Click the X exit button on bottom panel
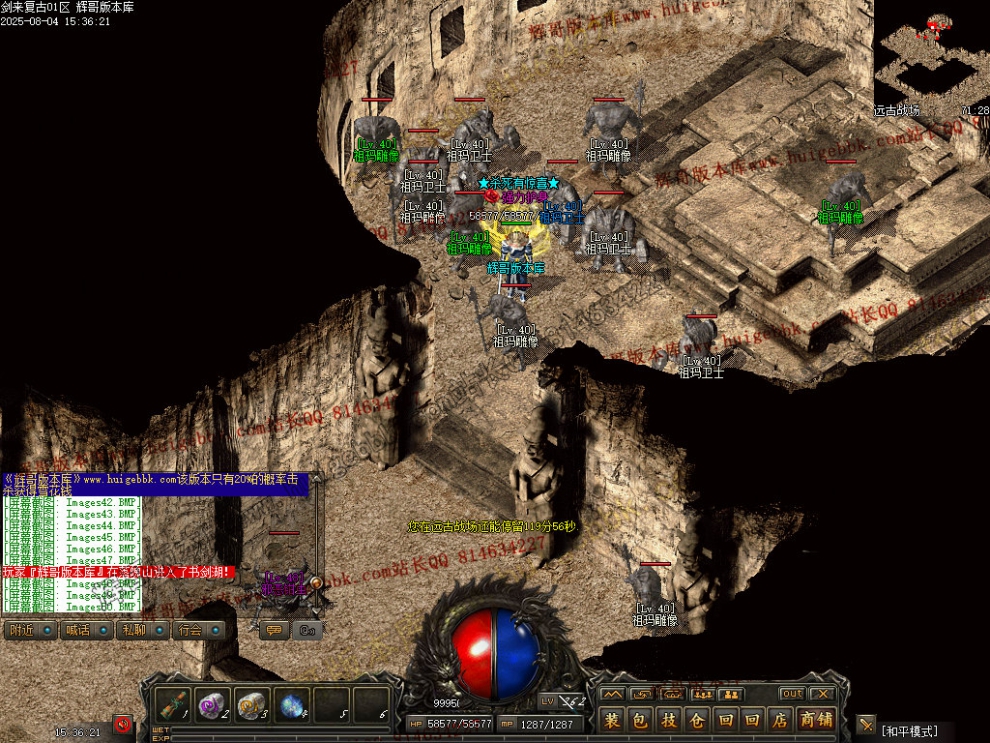990x743 pixels. (822, 694)
